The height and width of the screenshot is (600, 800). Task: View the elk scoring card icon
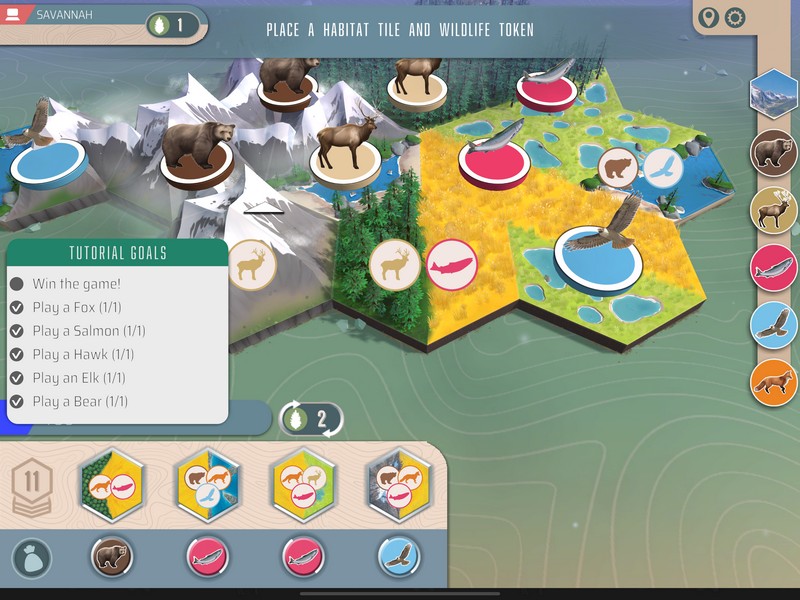pyautogui.click(x=773, y=210)
